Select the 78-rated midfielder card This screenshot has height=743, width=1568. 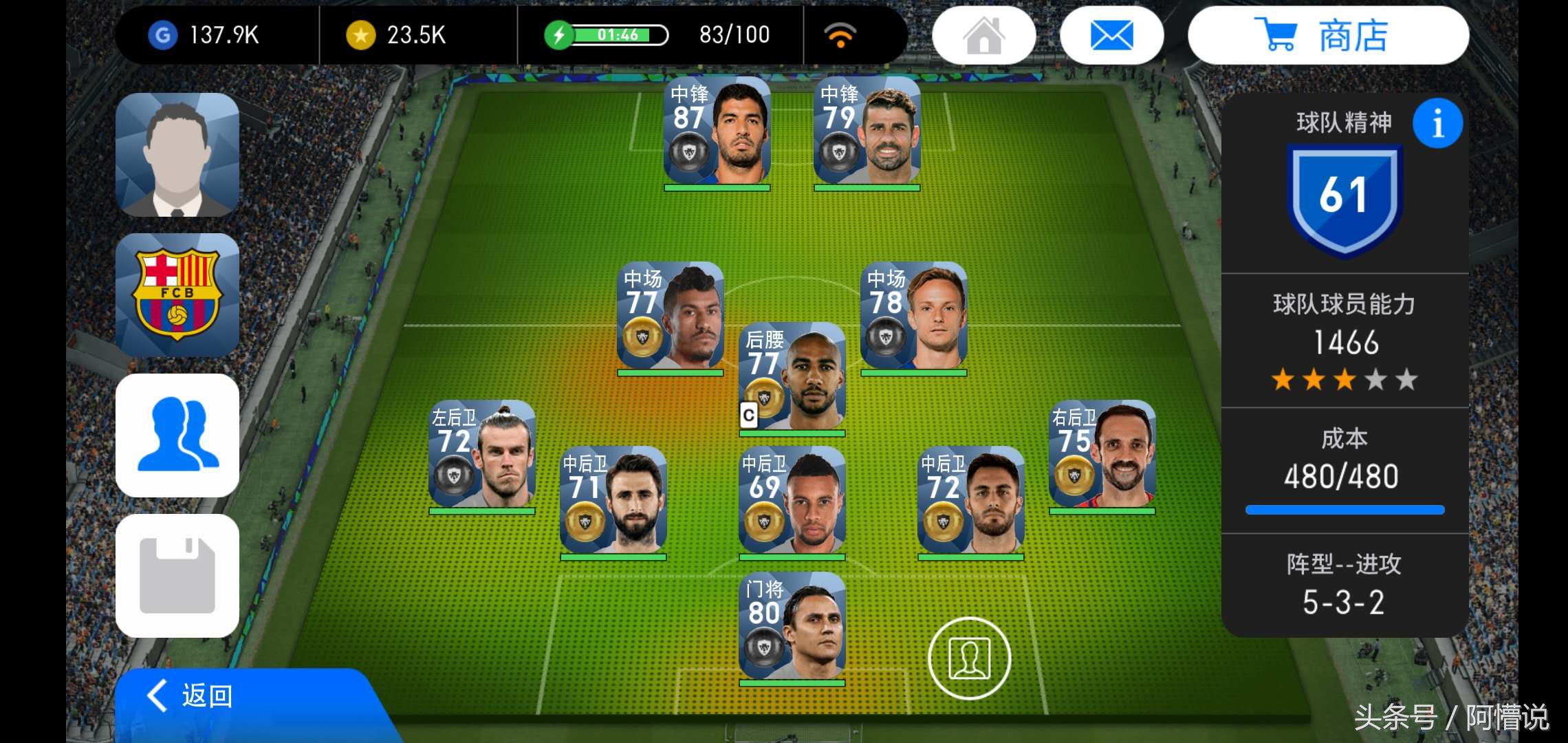[913, 317]
